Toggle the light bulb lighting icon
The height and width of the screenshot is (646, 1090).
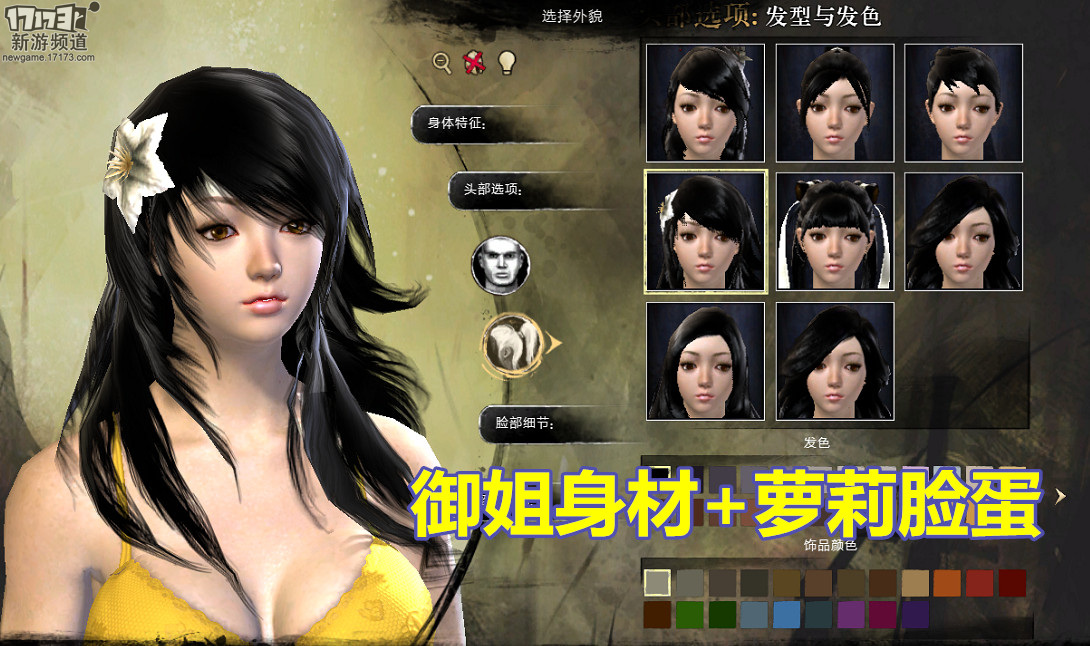click(x=507, y=62)
